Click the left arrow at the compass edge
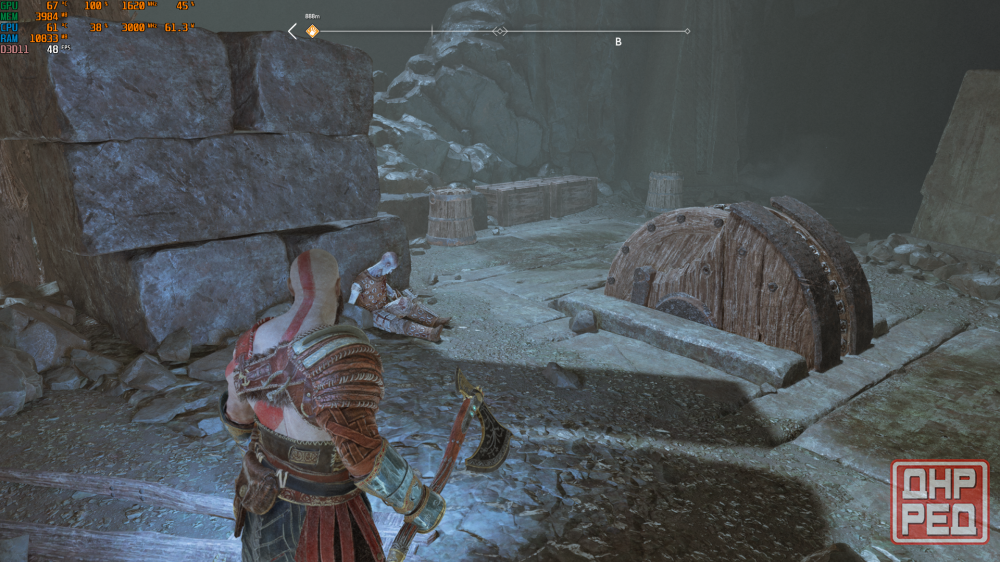Viewport: 1000px width, 562px height. [x=292, y=31]
